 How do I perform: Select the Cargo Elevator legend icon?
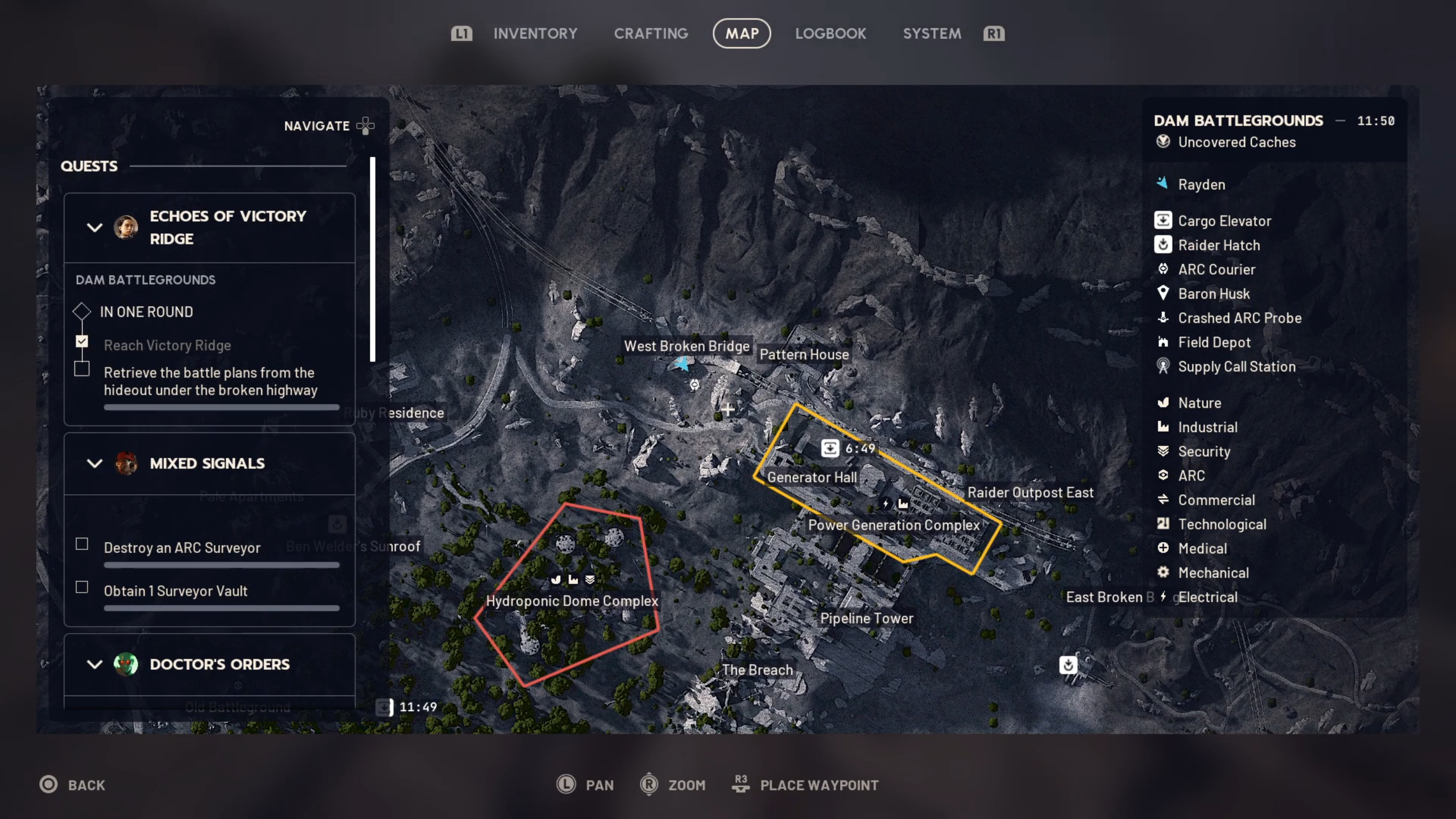click(x=1164, y=221)
